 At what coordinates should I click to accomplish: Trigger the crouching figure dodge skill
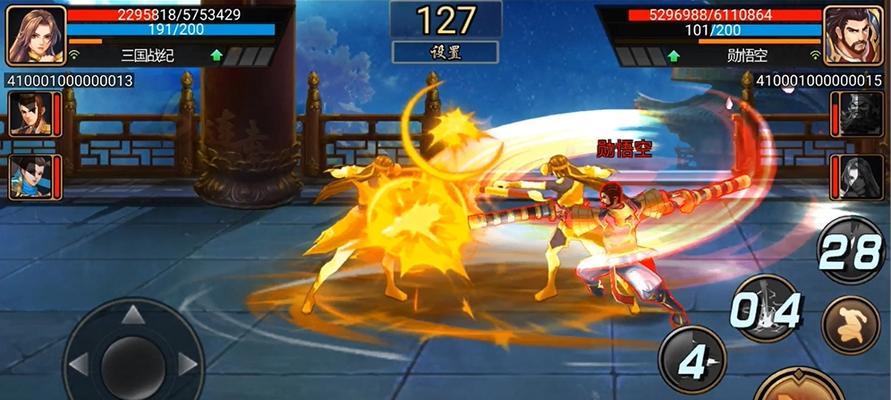[850, 326]
